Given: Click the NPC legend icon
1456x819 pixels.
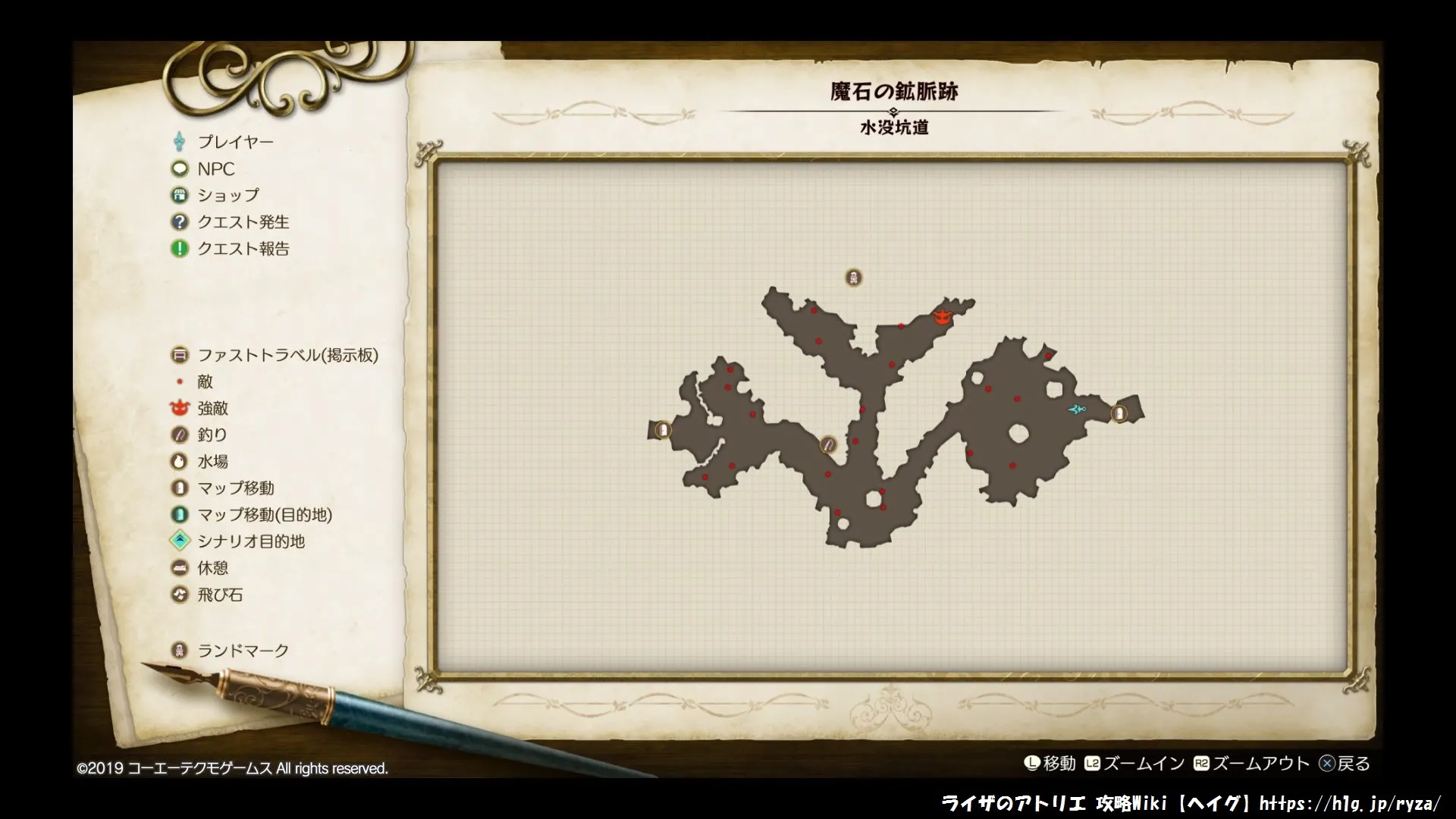Looking at the screenshot, I should [180, 168].
